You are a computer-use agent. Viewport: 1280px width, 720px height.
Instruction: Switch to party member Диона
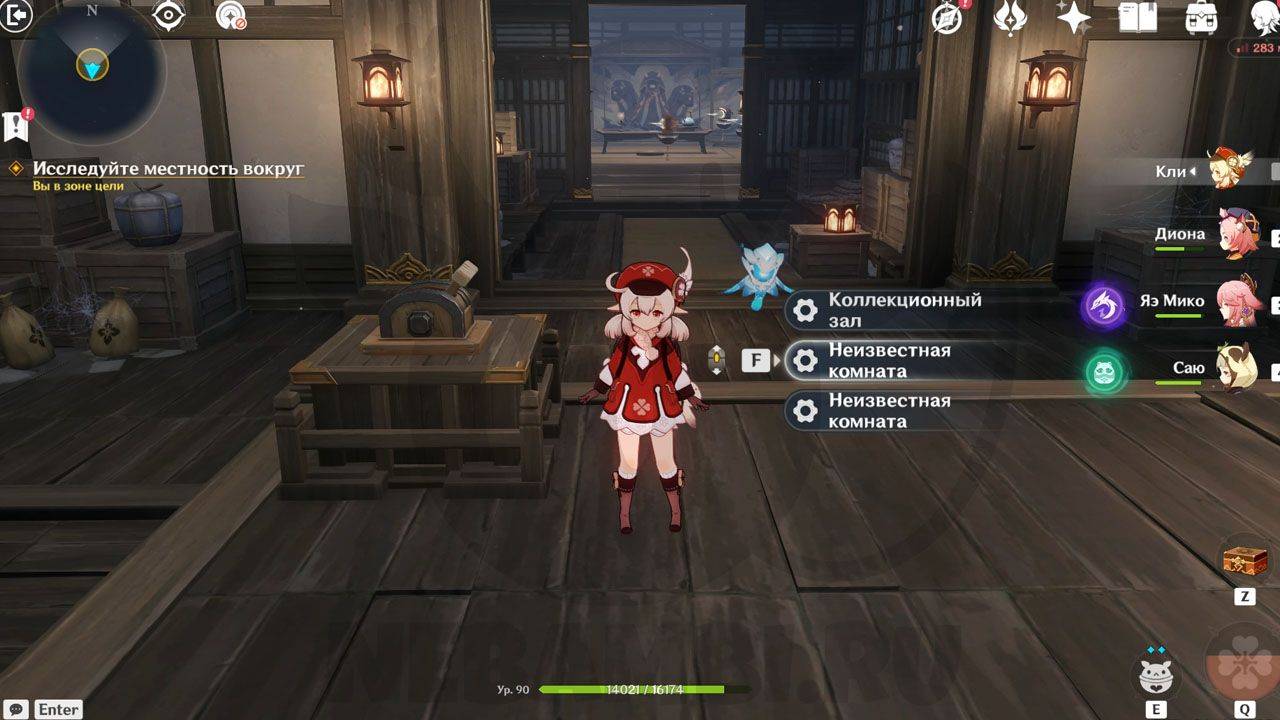[x=1240, y=234]
